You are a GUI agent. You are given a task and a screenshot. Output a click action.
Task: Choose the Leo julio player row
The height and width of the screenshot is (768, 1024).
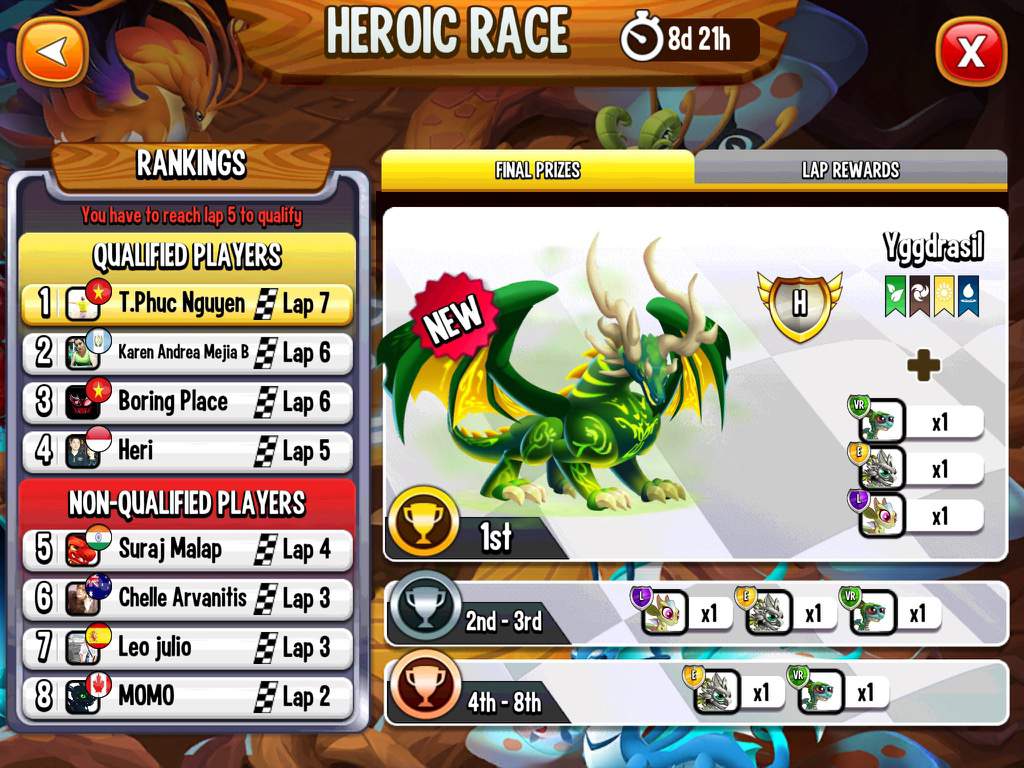click(x=187, y=647)
